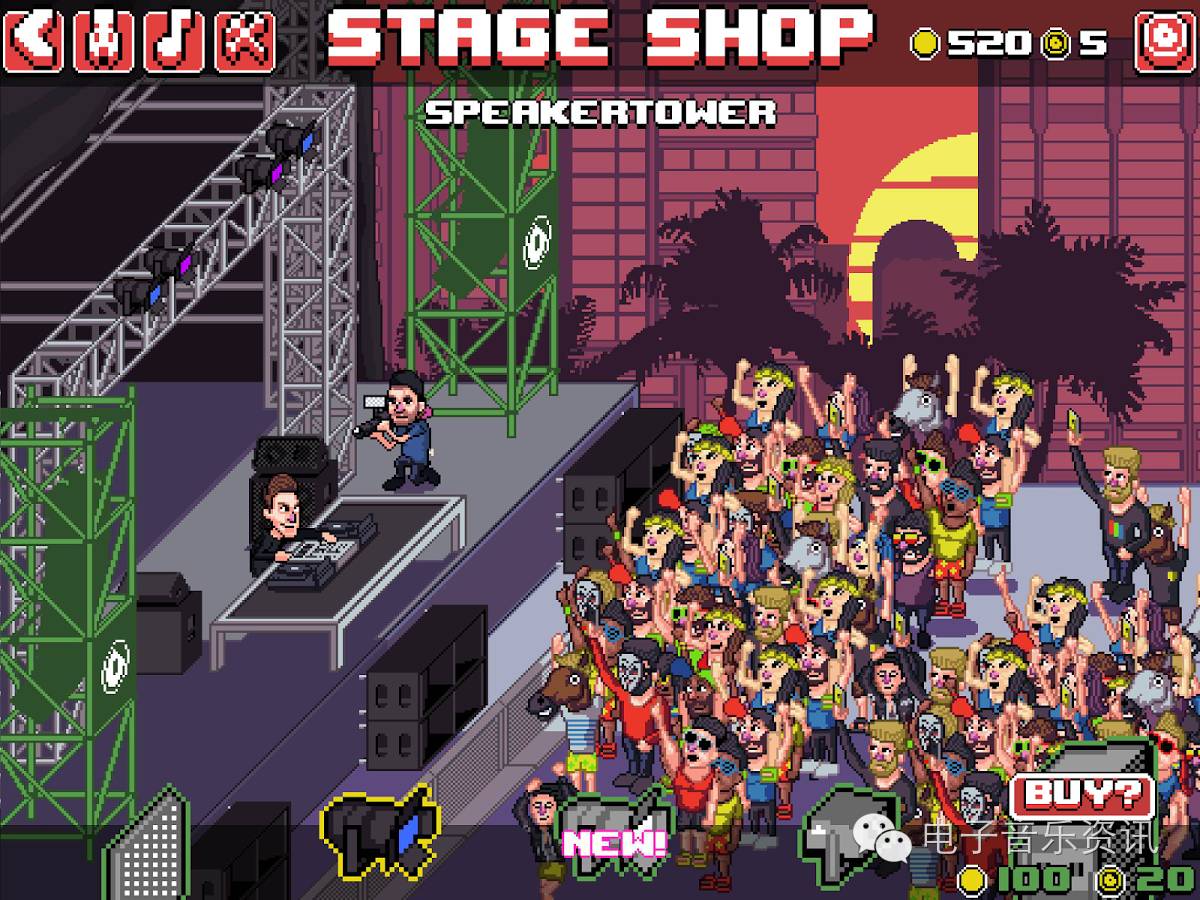Viewport: 1200px width, 900px height.
Task: Open the music note shop tab
Action: (174, 40)
